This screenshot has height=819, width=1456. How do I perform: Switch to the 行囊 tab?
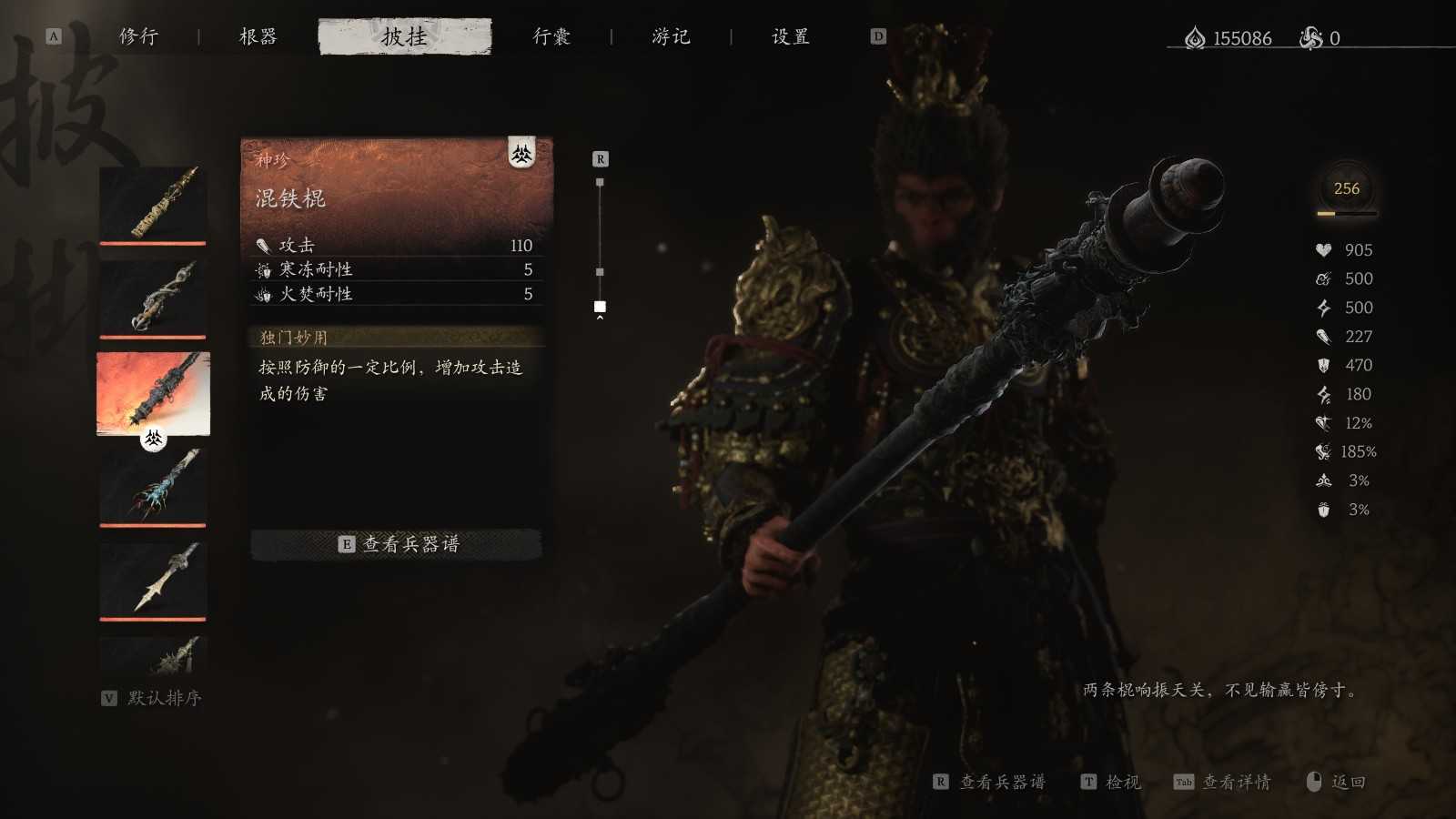click(553, 37)
